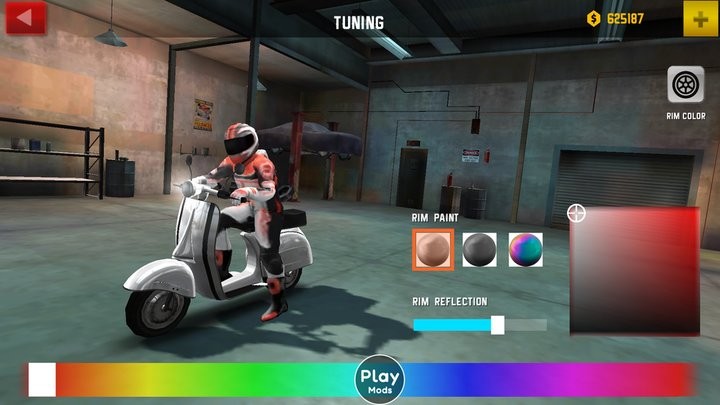Image resolution: width=720 pixels, height=405 pixels.
Task: Pick a shade in the red saturation square
Action: tap(634, 271)
